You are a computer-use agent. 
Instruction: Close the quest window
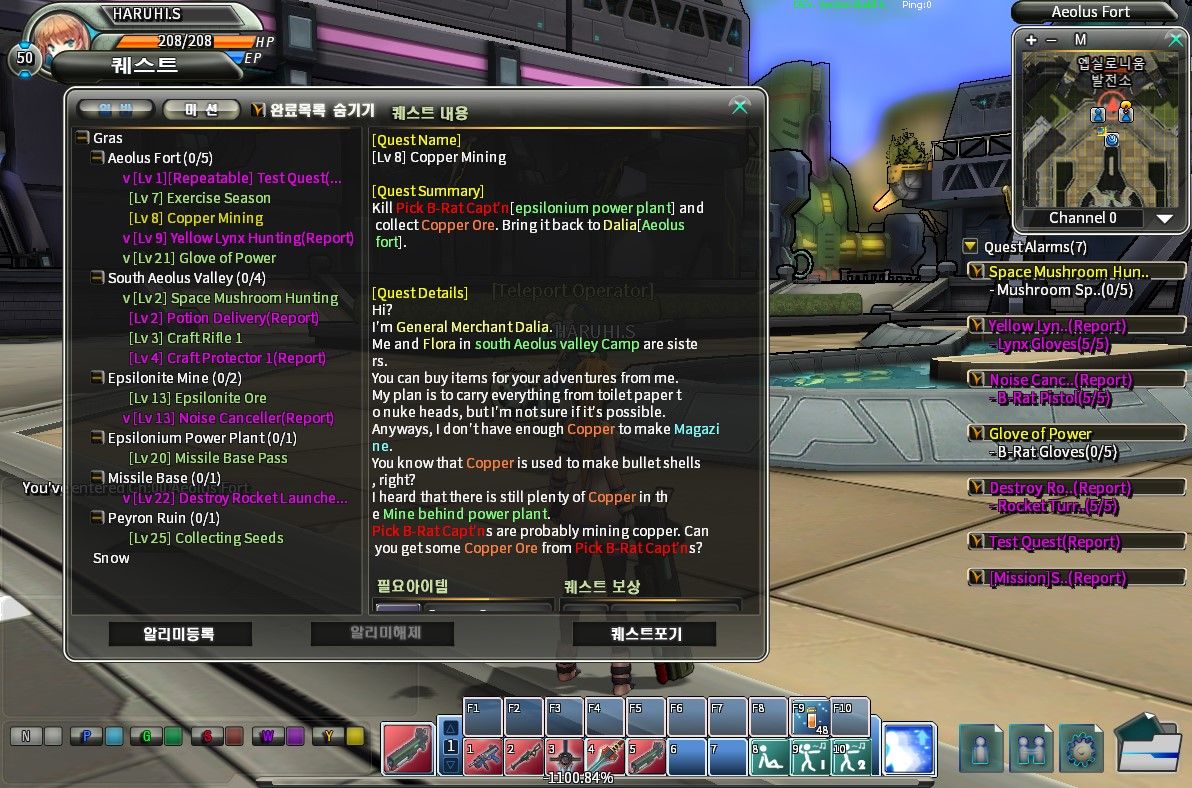coord(739,107)
